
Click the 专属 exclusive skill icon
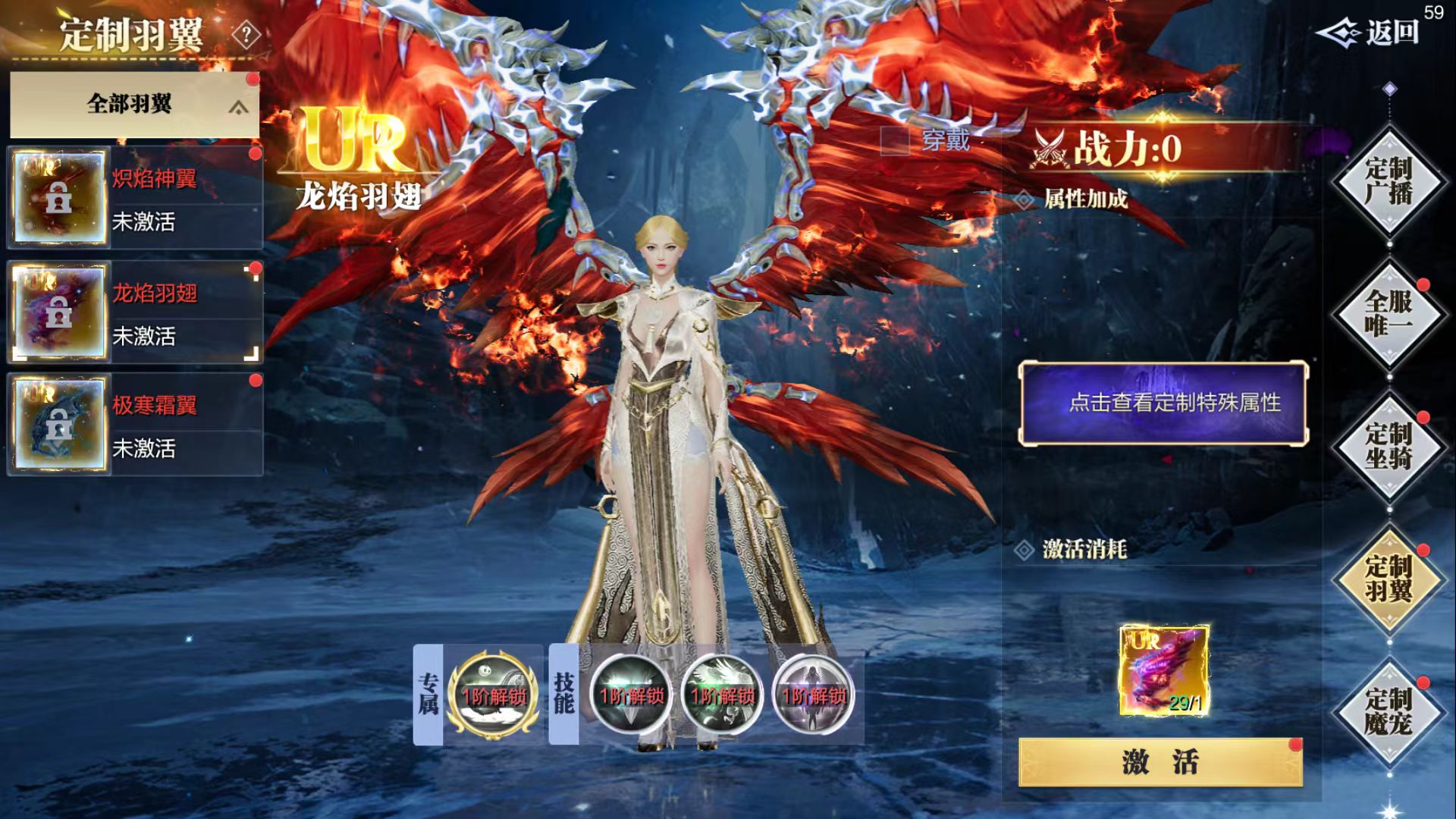[494, 695]
